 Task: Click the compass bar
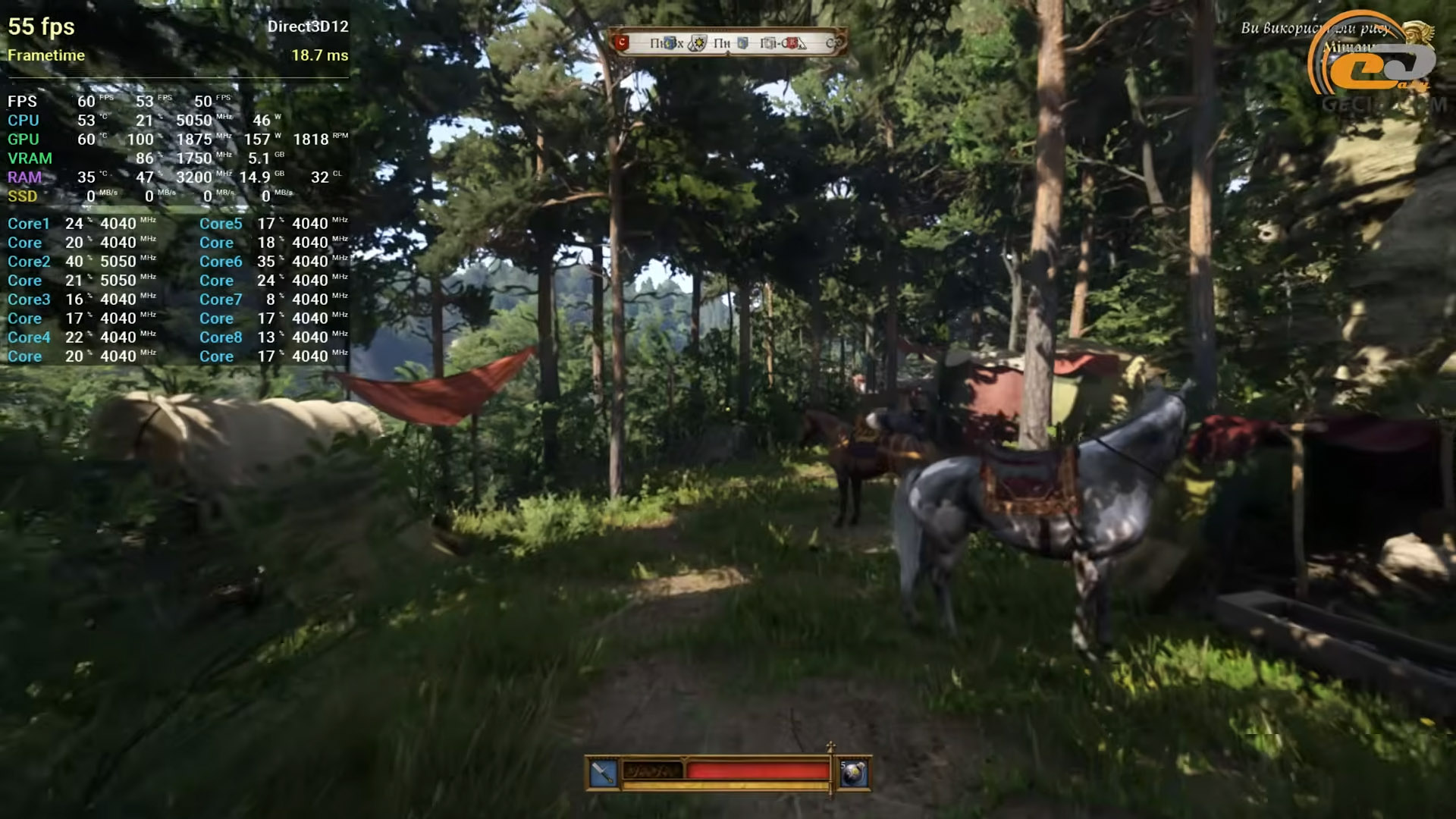click(x=726, y=42)
